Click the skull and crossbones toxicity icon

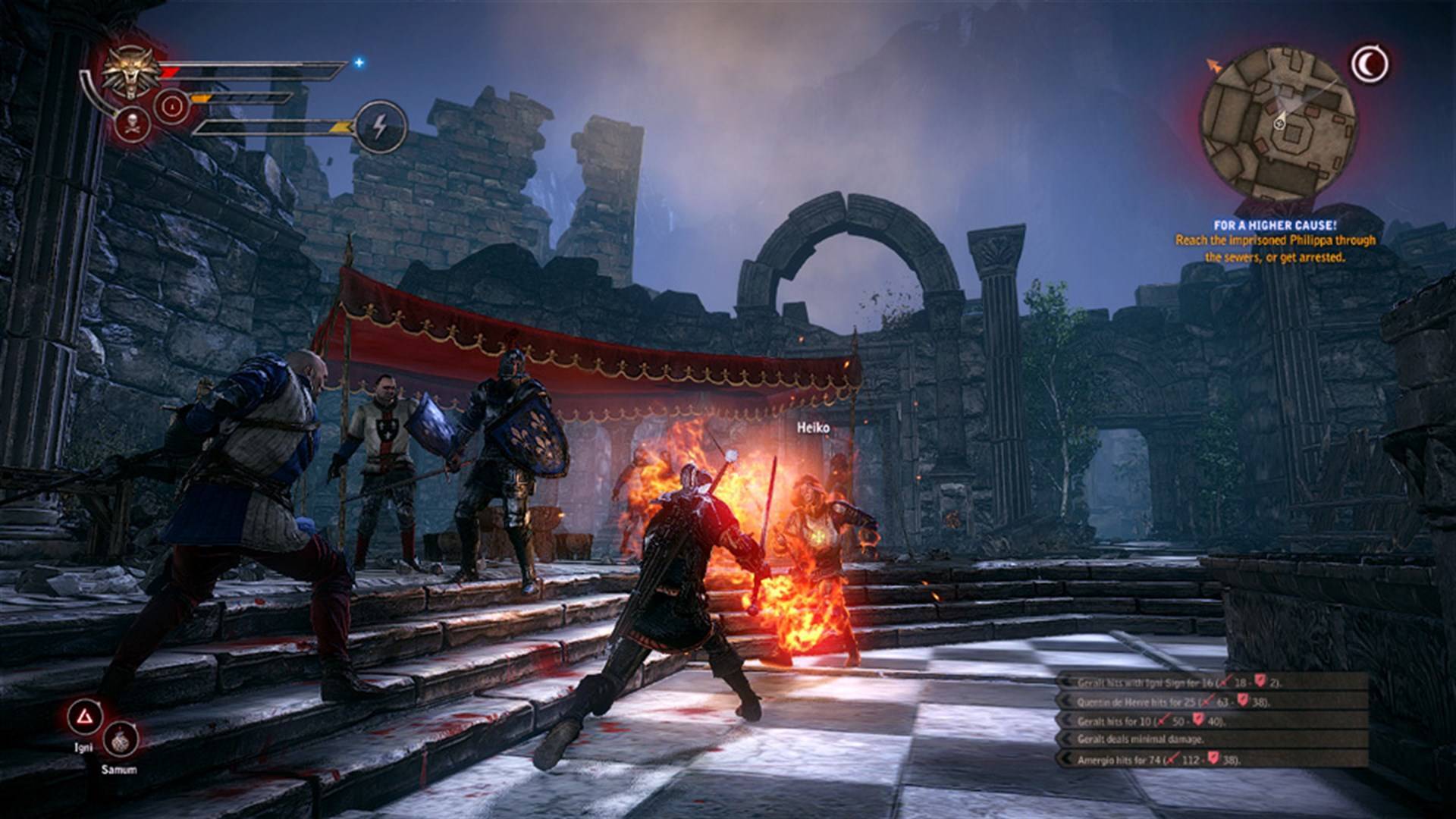[x=132, y=123]
